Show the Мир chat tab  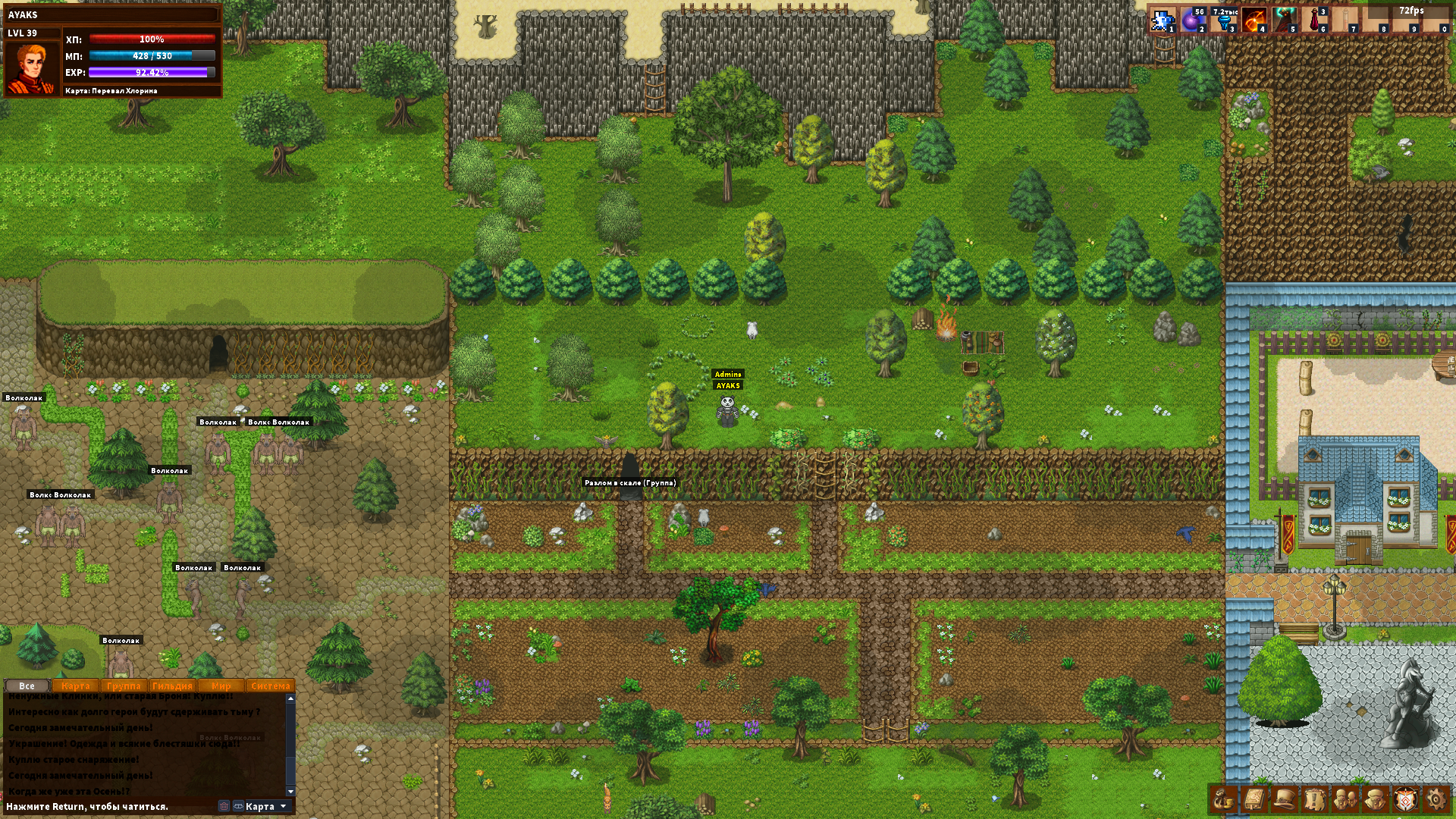(x=221, y=686)
